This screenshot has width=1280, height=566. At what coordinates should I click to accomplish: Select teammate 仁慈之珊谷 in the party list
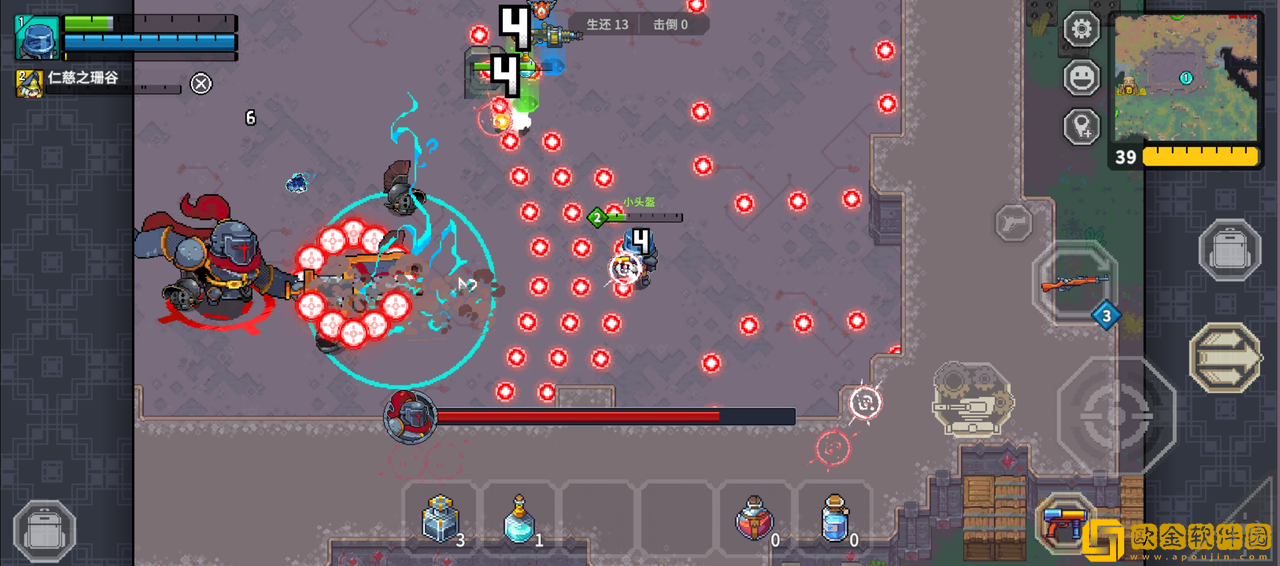point(82,79)
